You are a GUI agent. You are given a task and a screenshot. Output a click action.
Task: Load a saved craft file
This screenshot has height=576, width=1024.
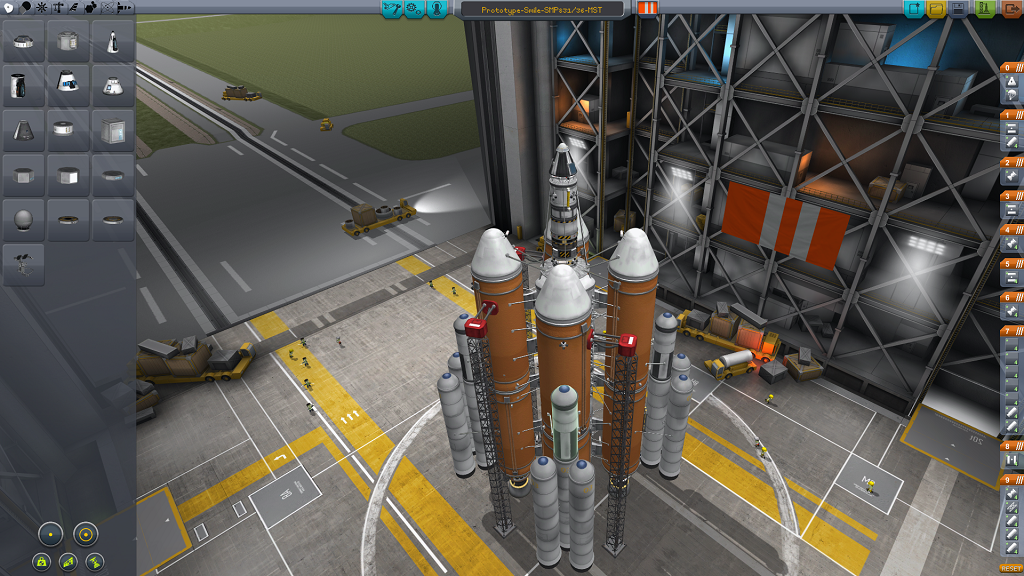tap(937, 9)
